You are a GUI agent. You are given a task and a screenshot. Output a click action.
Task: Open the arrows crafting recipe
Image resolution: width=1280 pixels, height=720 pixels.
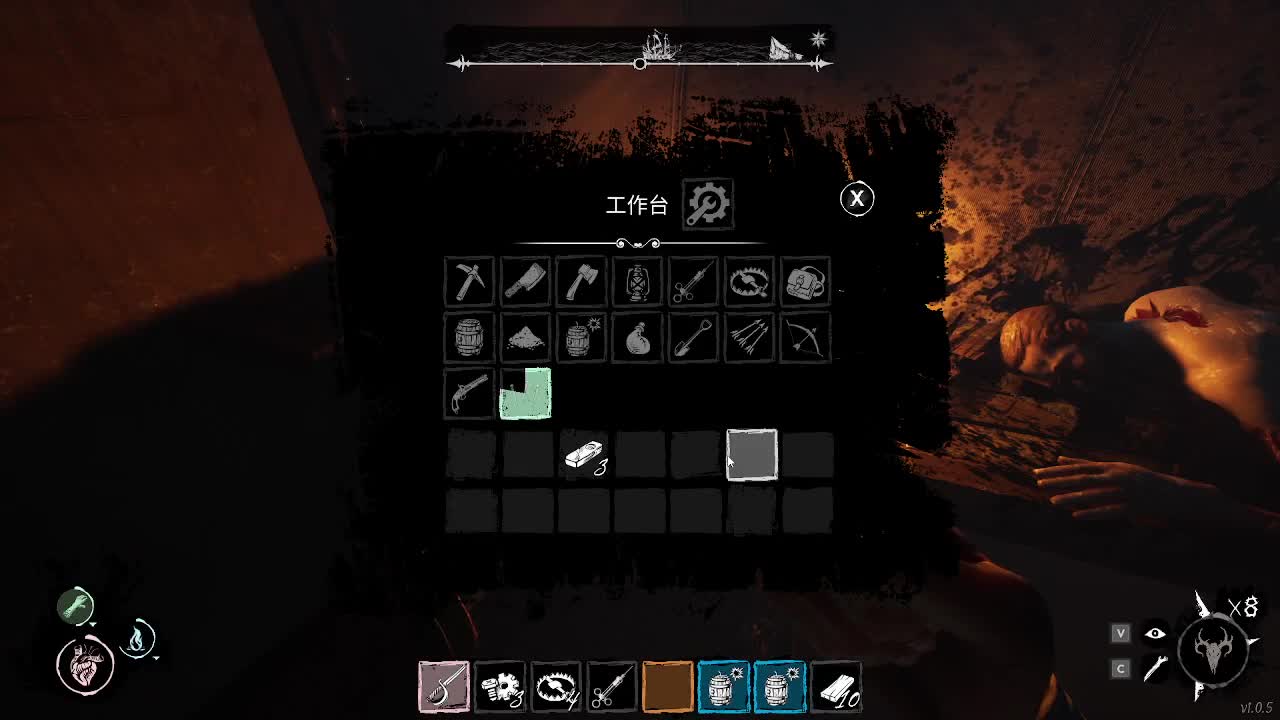tap(749, 338)
